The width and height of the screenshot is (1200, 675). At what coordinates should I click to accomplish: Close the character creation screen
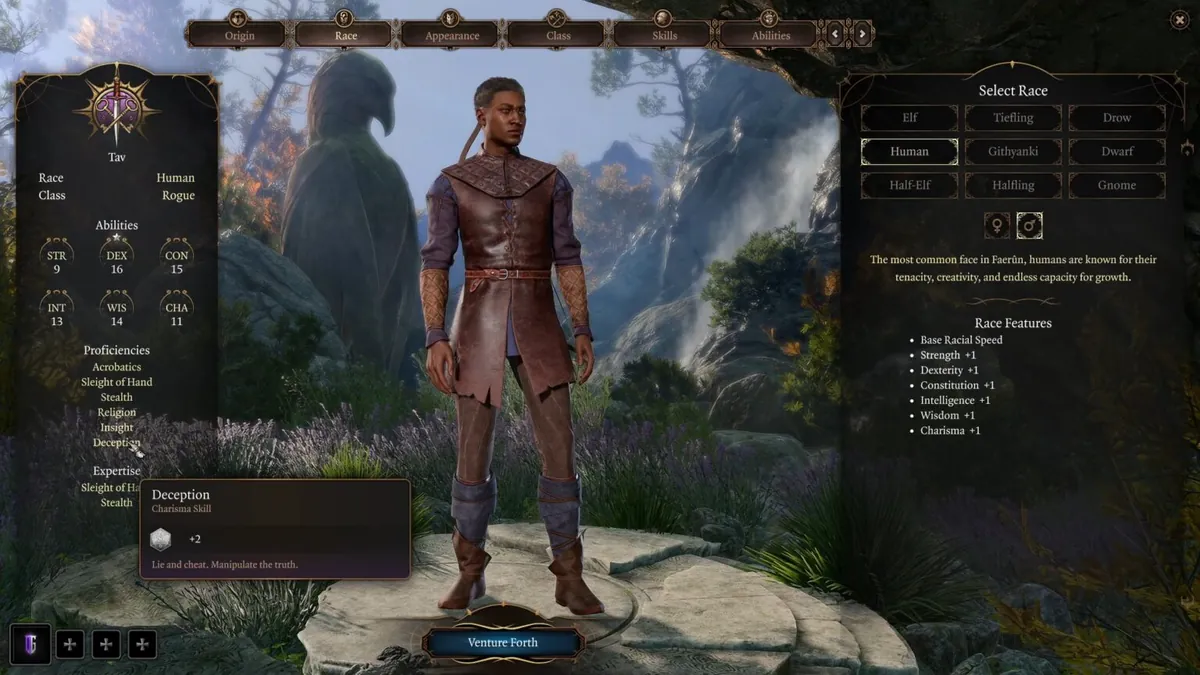point(1176,18)
